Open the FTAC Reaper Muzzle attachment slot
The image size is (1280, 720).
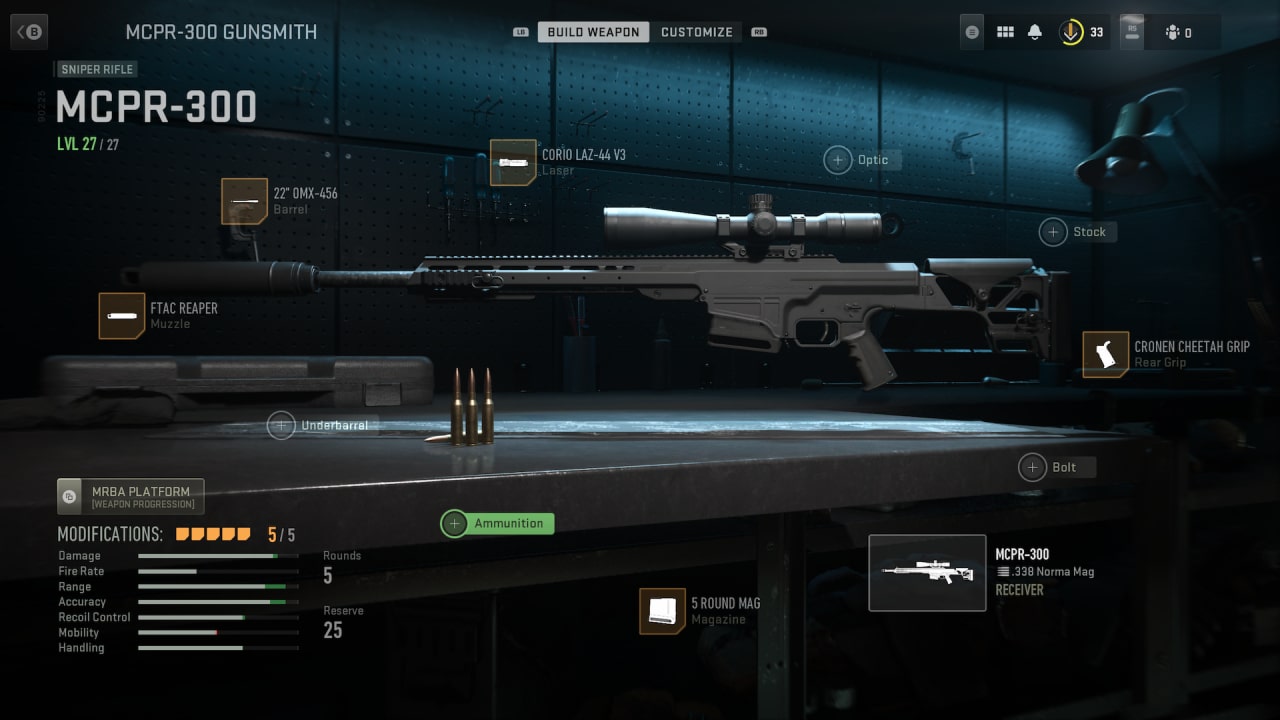[122, 316]
